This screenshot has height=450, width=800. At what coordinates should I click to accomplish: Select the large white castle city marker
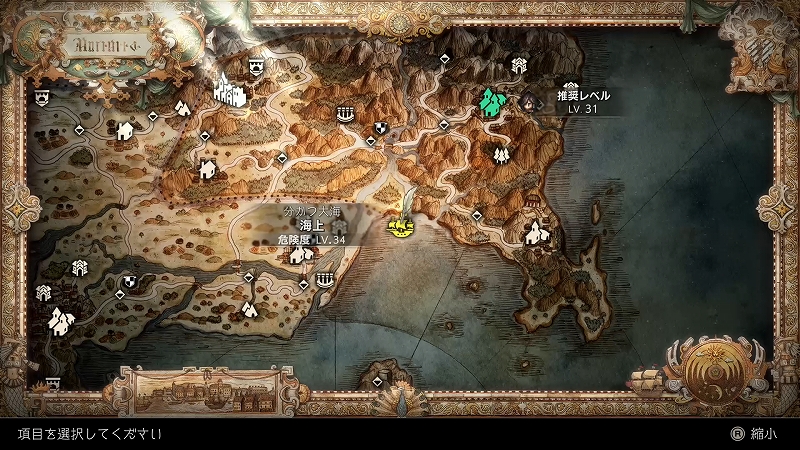(x=230, y=91)
